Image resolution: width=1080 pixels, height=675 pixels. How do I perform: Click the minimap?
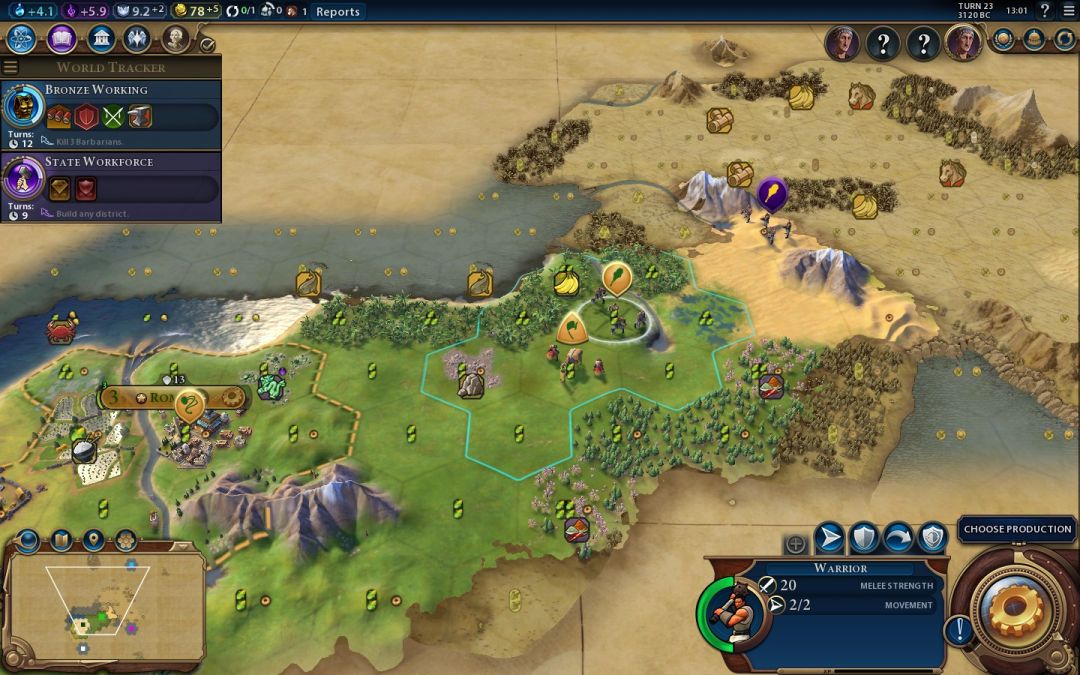click(105, 607)
